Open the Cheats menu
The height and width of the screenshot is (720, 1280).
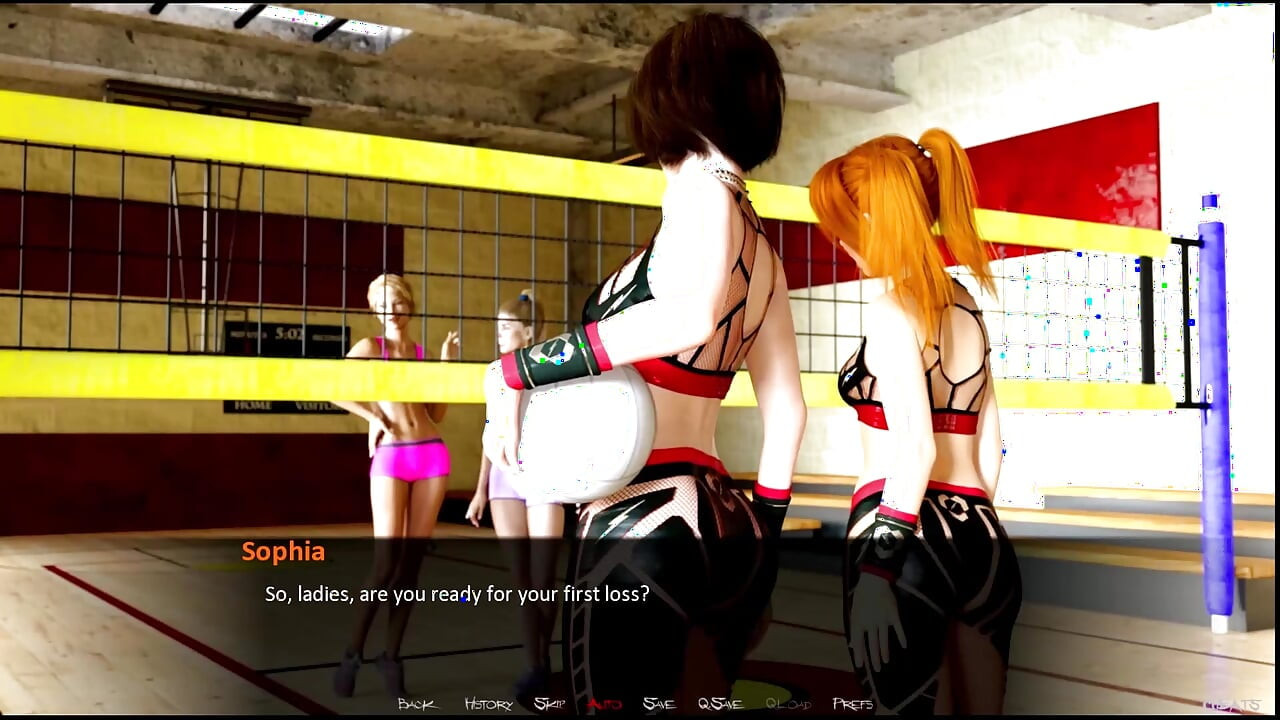point(1232,703)
